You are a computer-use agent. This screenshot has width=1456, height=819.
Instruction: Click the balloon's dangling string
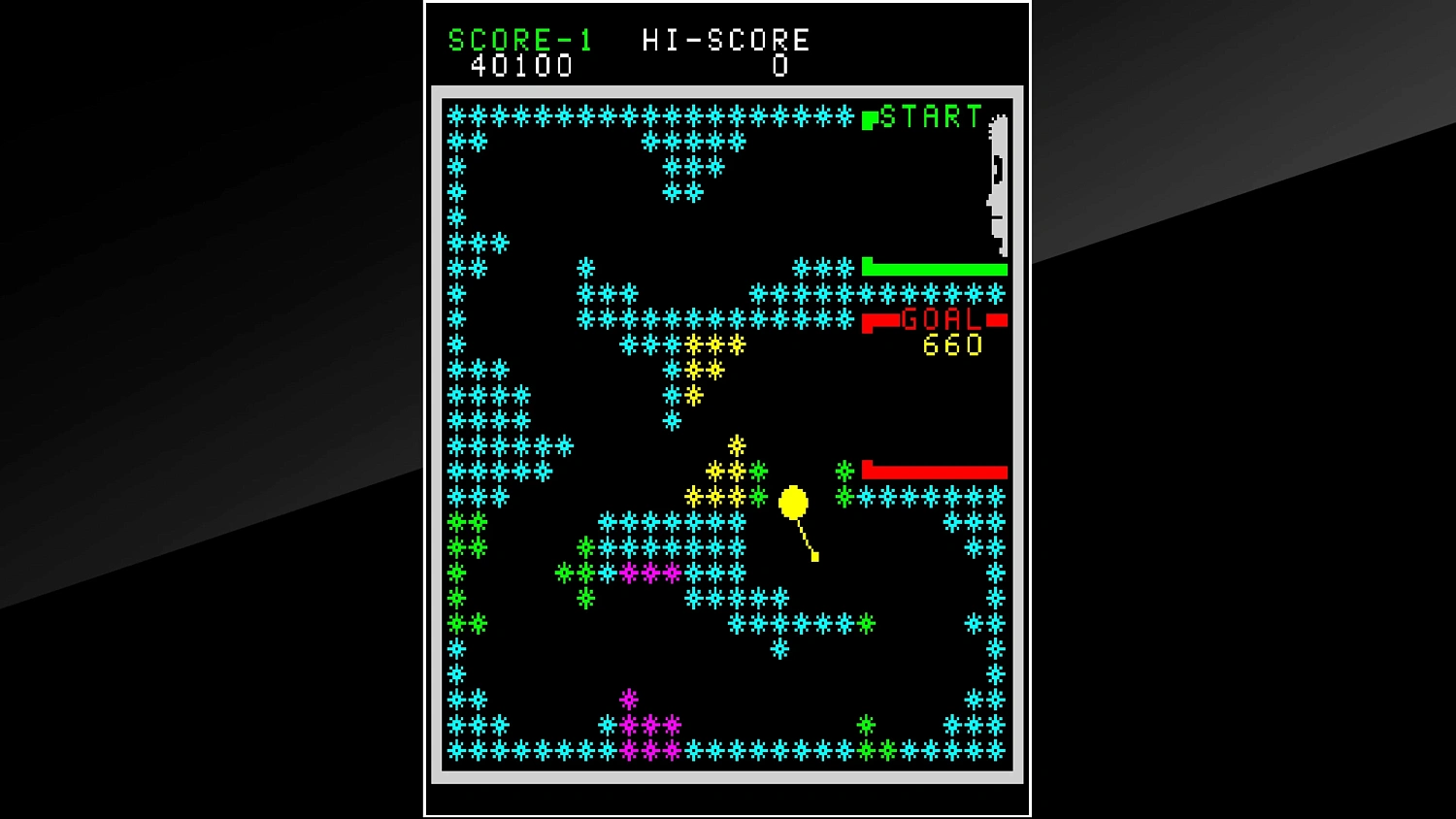click(x=808, y=539)
